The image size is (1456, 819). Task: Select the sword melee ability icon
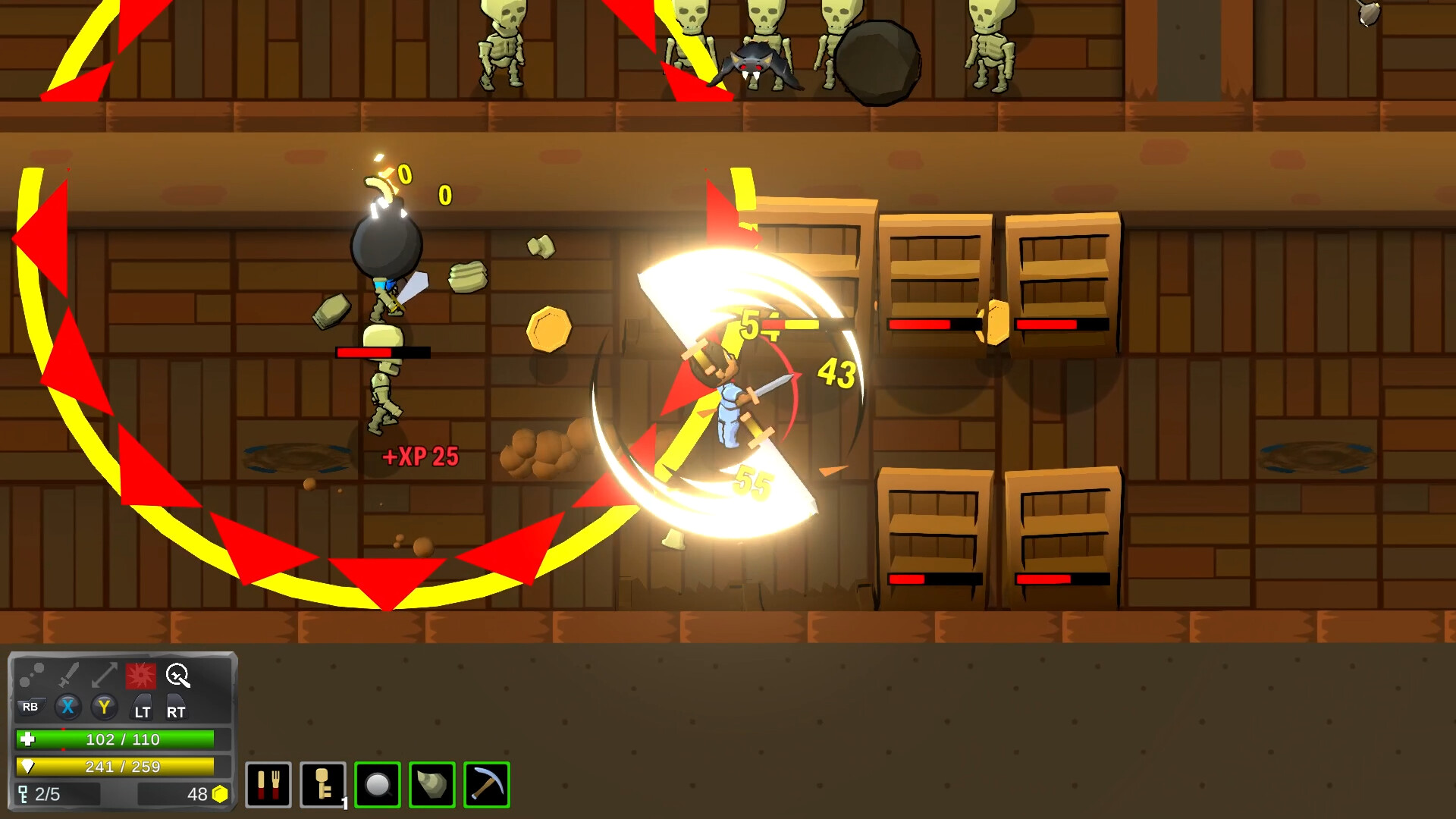click(x=67, y=675)
